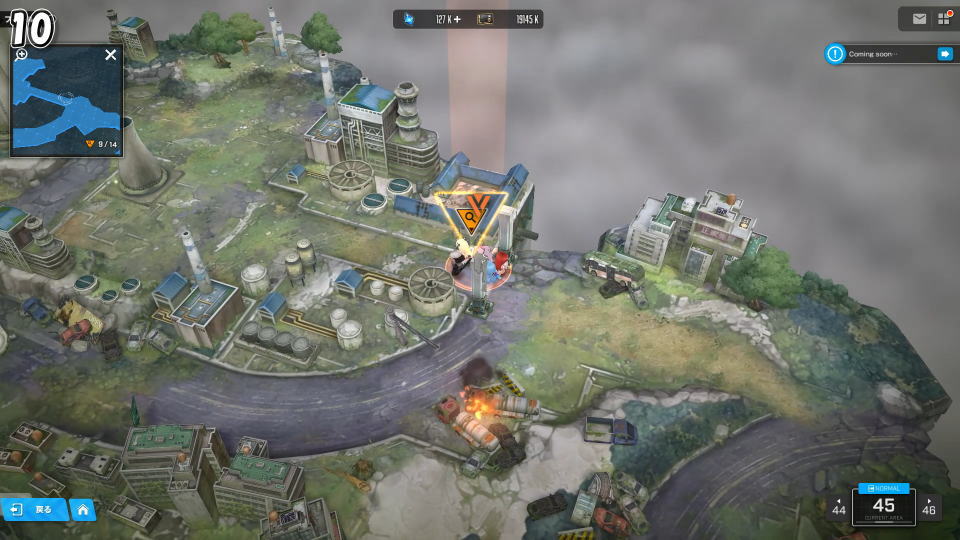Return to the home screen
The height and width of the screenshot is (540, 960).
click(83, 510)
